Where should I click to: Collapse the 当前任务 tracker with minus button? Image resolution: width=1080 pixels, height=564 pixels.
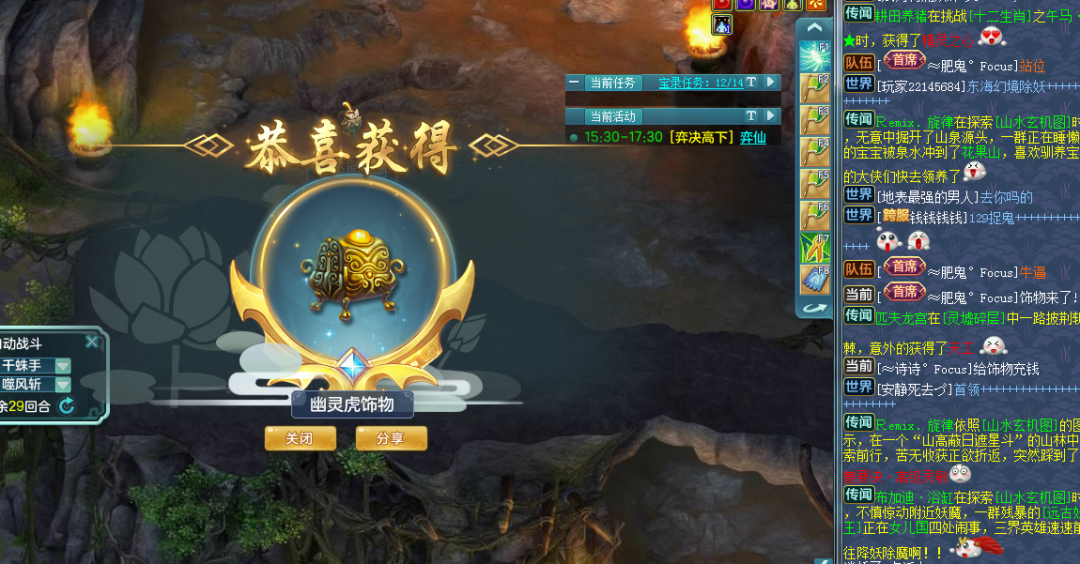pos(574,83)
